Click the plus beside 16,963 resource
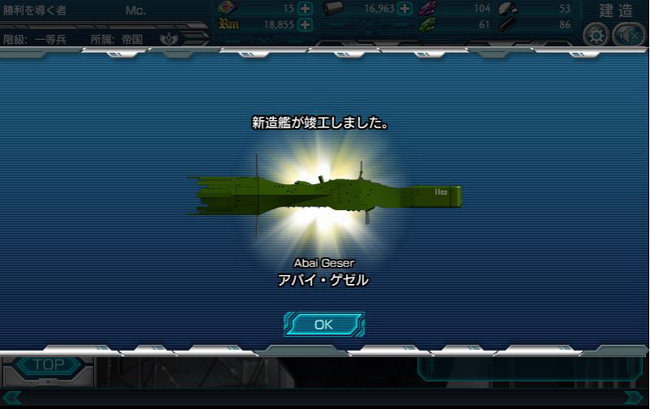 (405, 9)
